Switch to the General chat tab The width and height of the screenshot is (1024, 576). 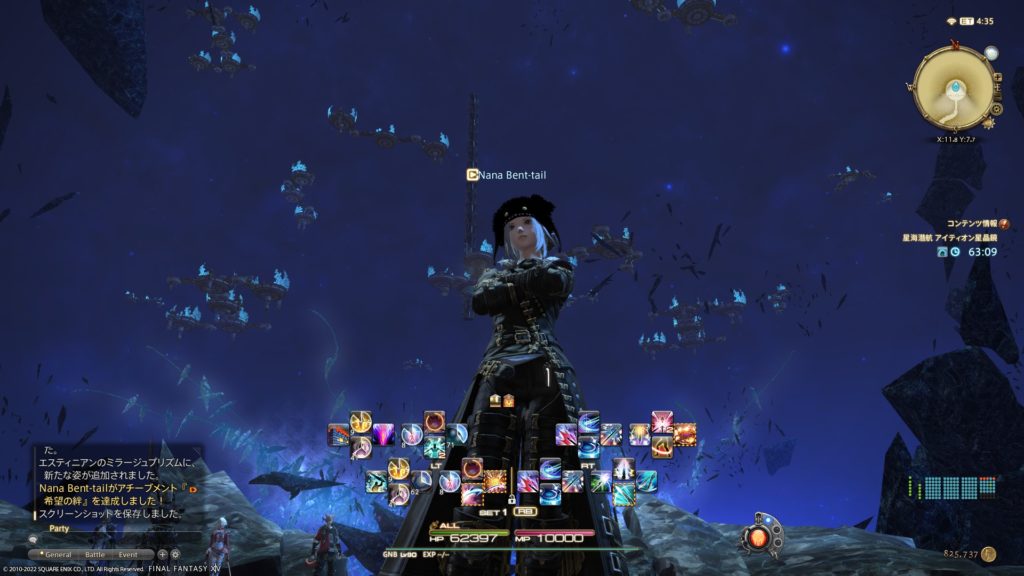coord(56,554)
